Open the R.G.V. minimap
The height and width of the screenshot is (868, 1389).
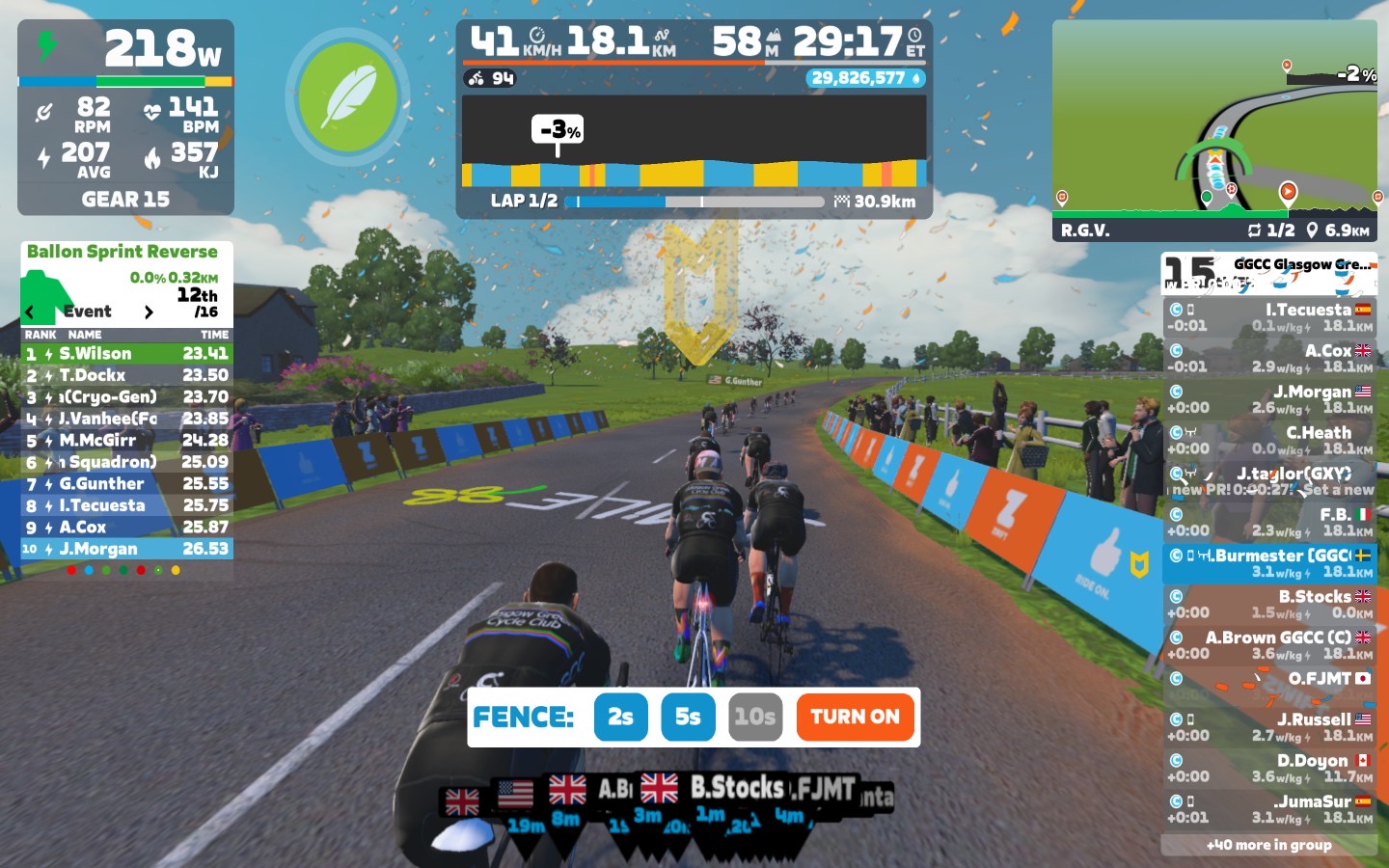point(1214,129)
